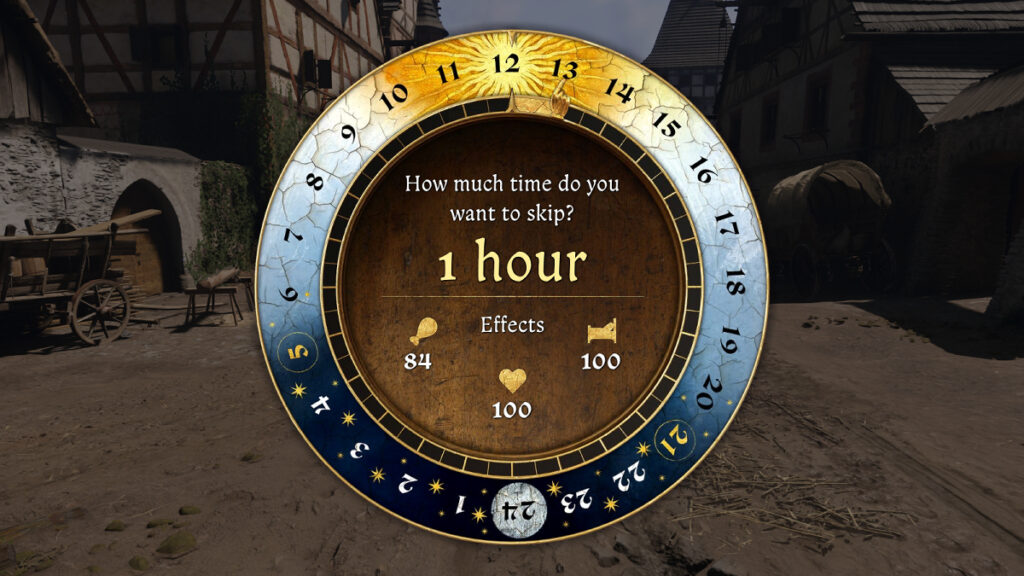1024x576 pixels.
Task: Select hour 11 on the dial ring
Action: click(448, 72)
